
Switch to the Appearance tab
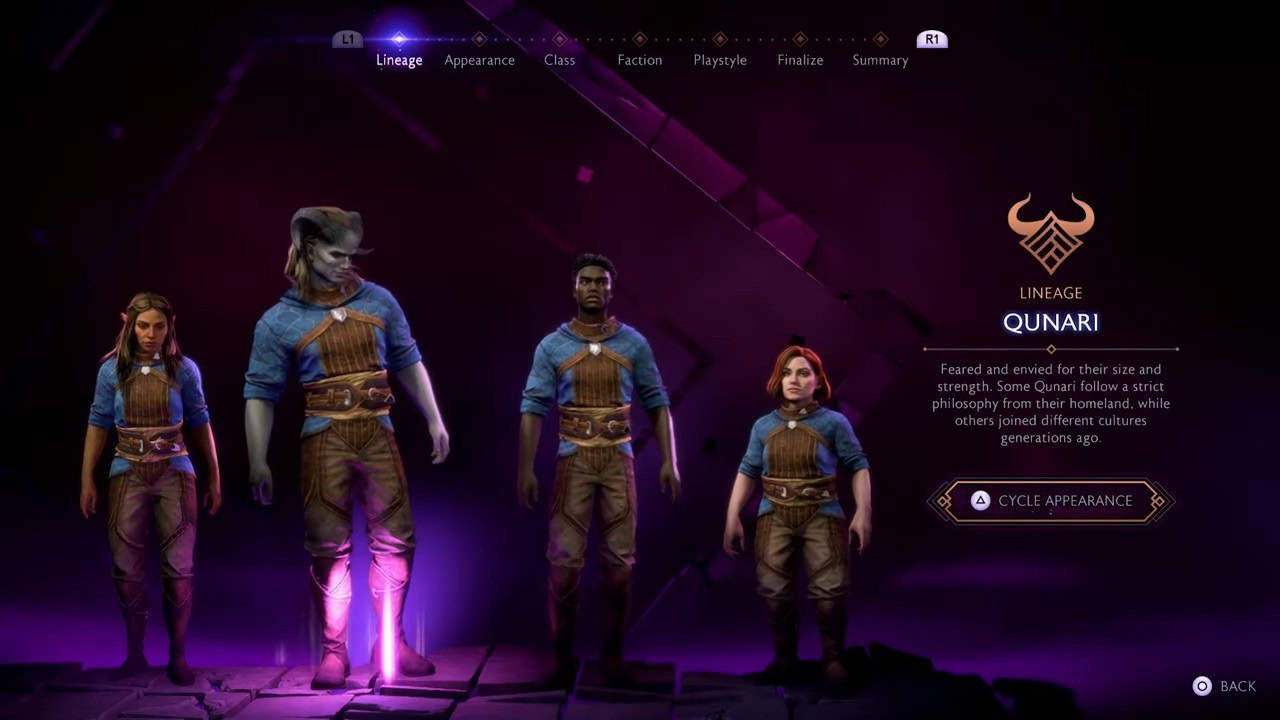tap(479, 60)
